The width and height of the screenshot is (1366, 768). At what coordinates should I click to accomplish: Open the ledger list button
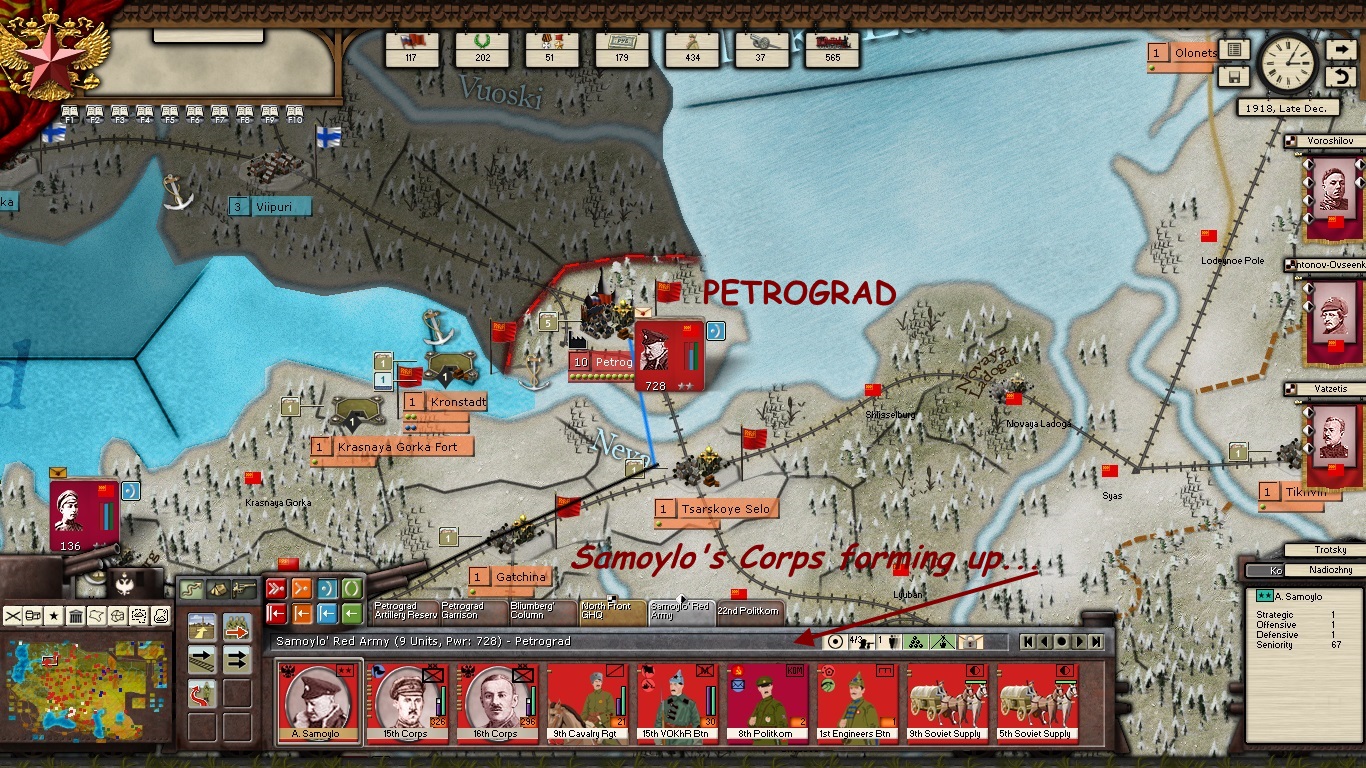(x=1234, y=50)
